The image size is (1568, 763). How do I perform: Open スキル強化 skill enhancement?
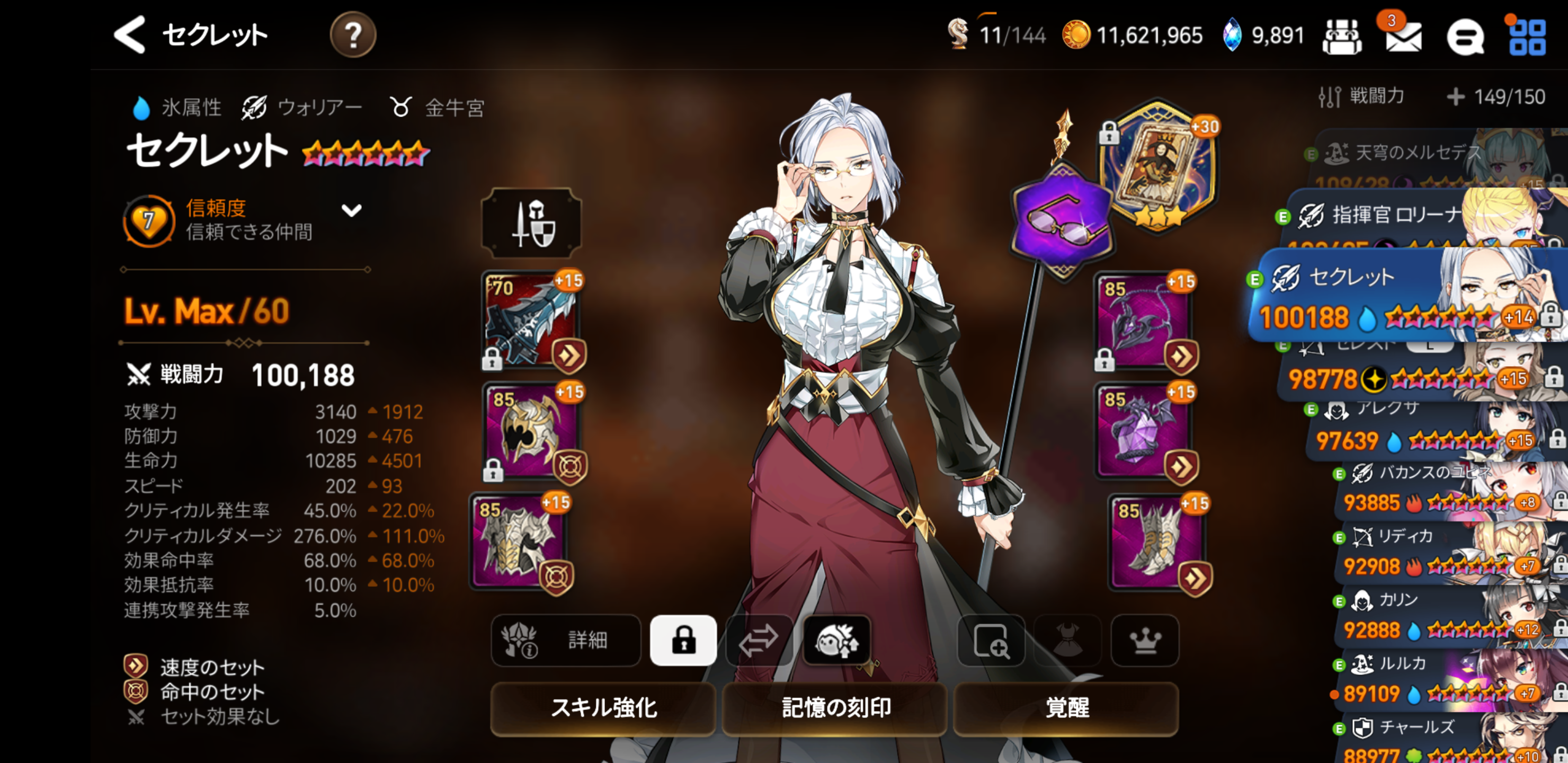603,707
